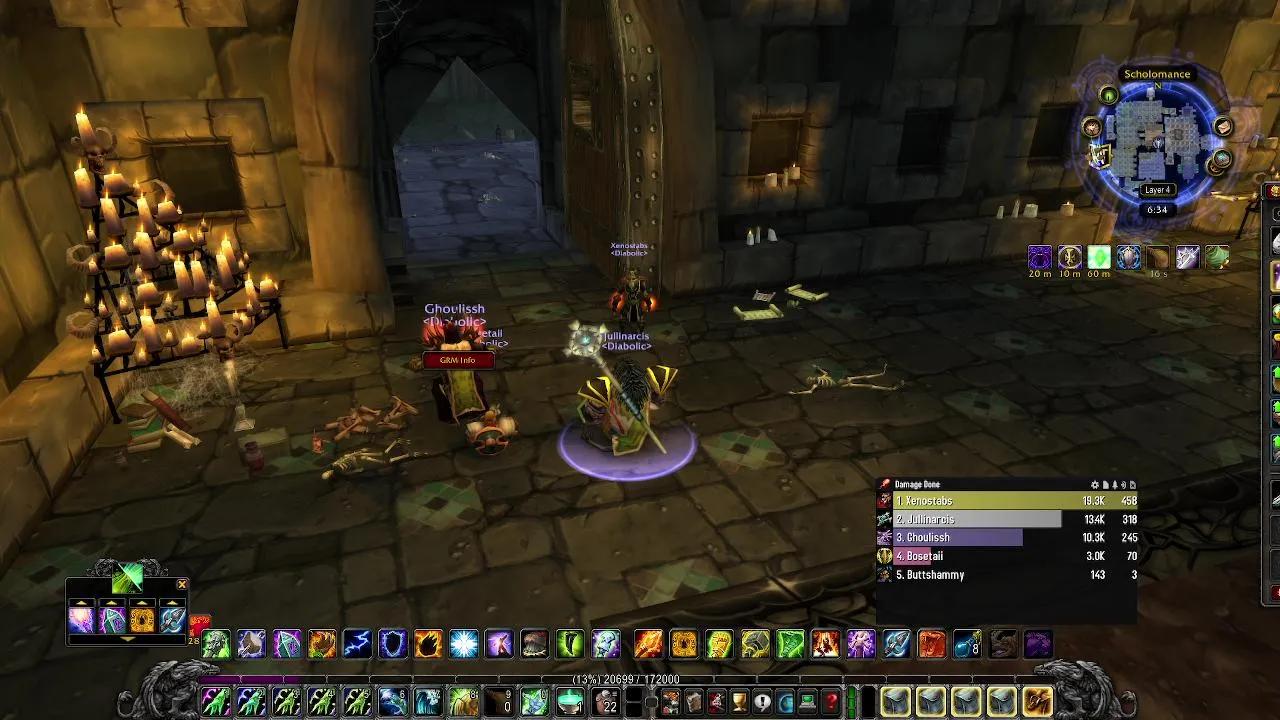Expand the purple spell flyout arrow
The image size is (1280, 720).
click(x=111, y=602)
